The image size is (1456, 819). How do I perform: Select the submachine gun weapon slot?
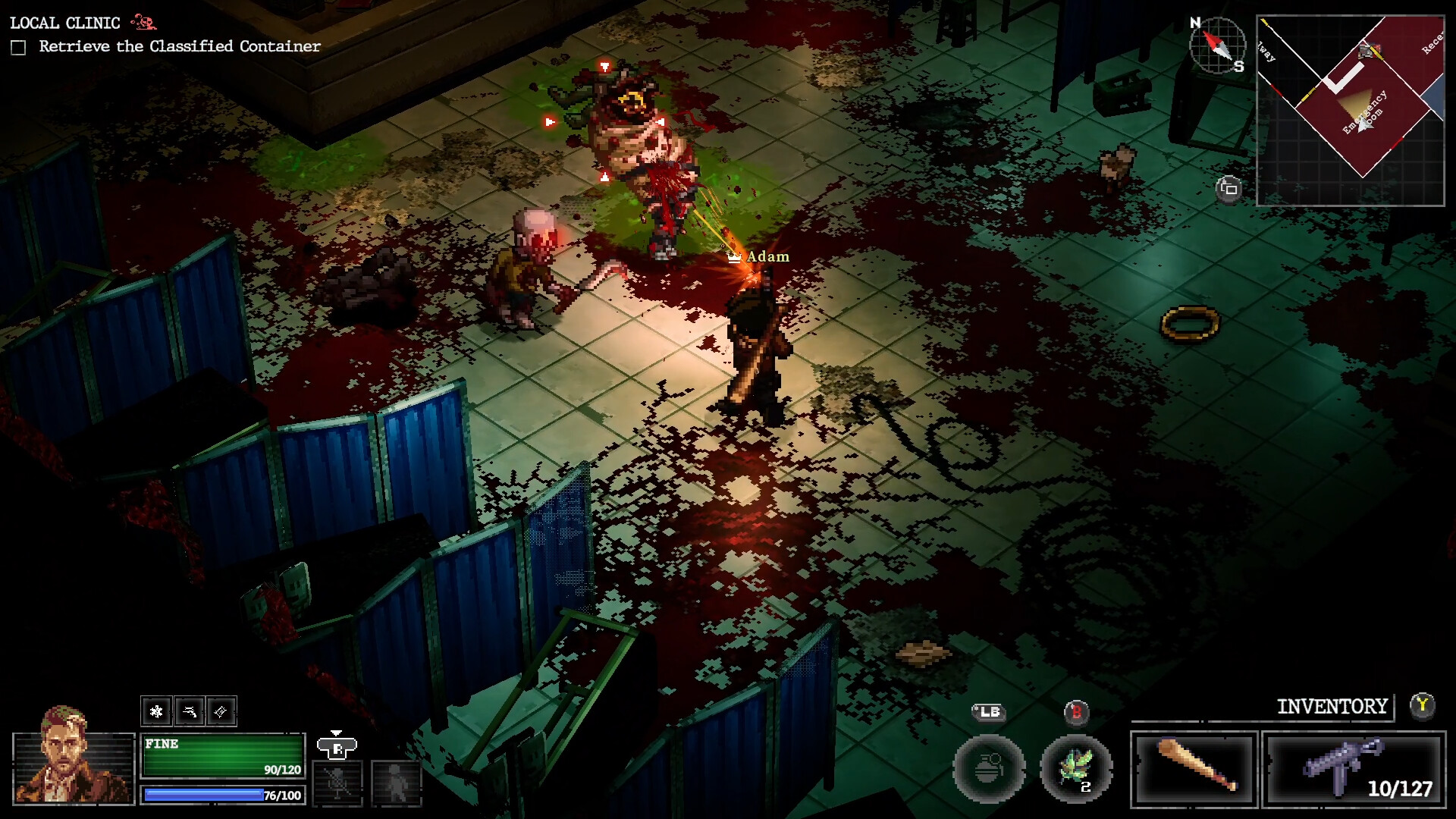1354,769
